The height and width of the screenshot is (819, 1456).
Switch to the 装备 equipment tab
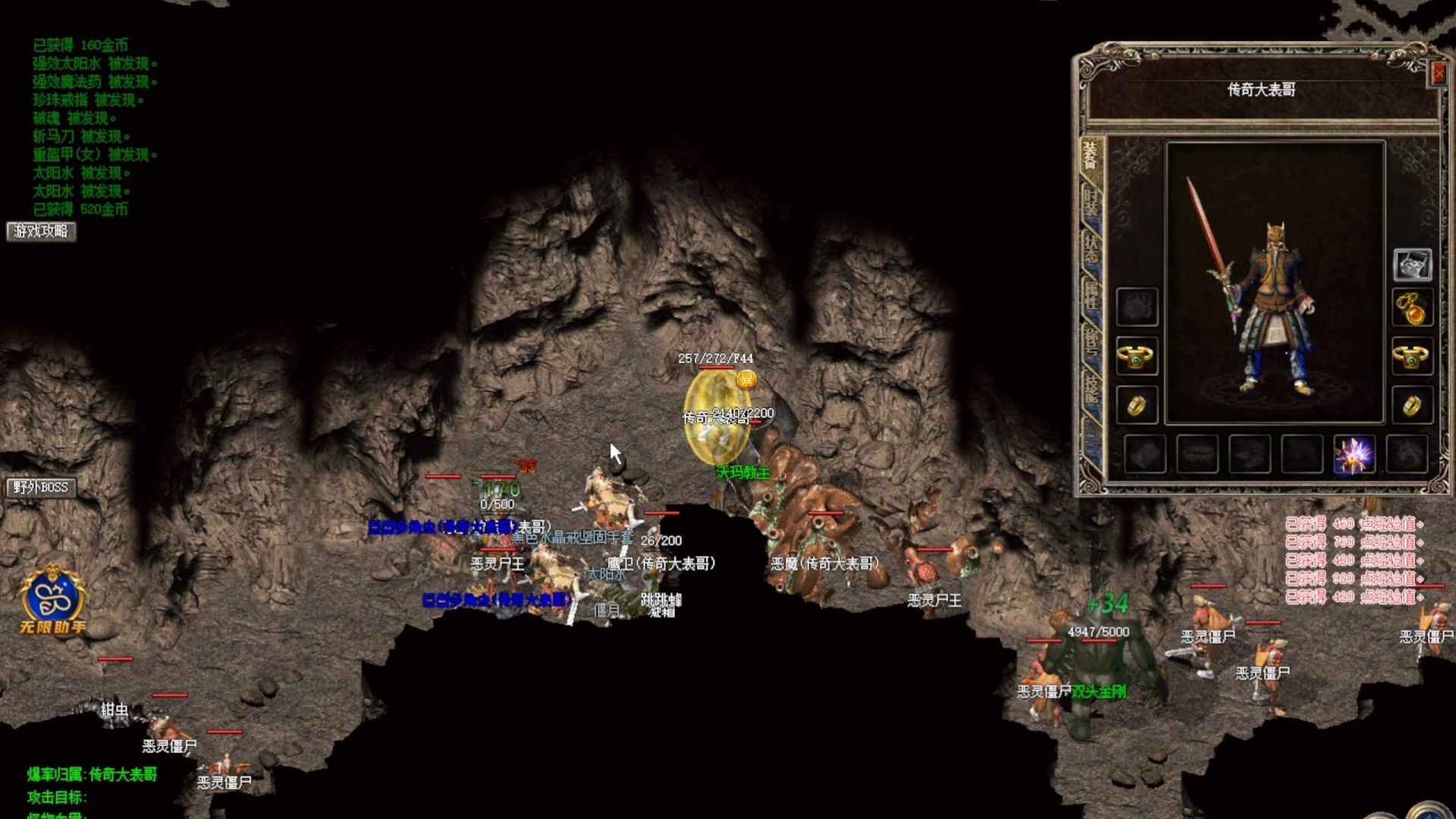coord(1090,156)
